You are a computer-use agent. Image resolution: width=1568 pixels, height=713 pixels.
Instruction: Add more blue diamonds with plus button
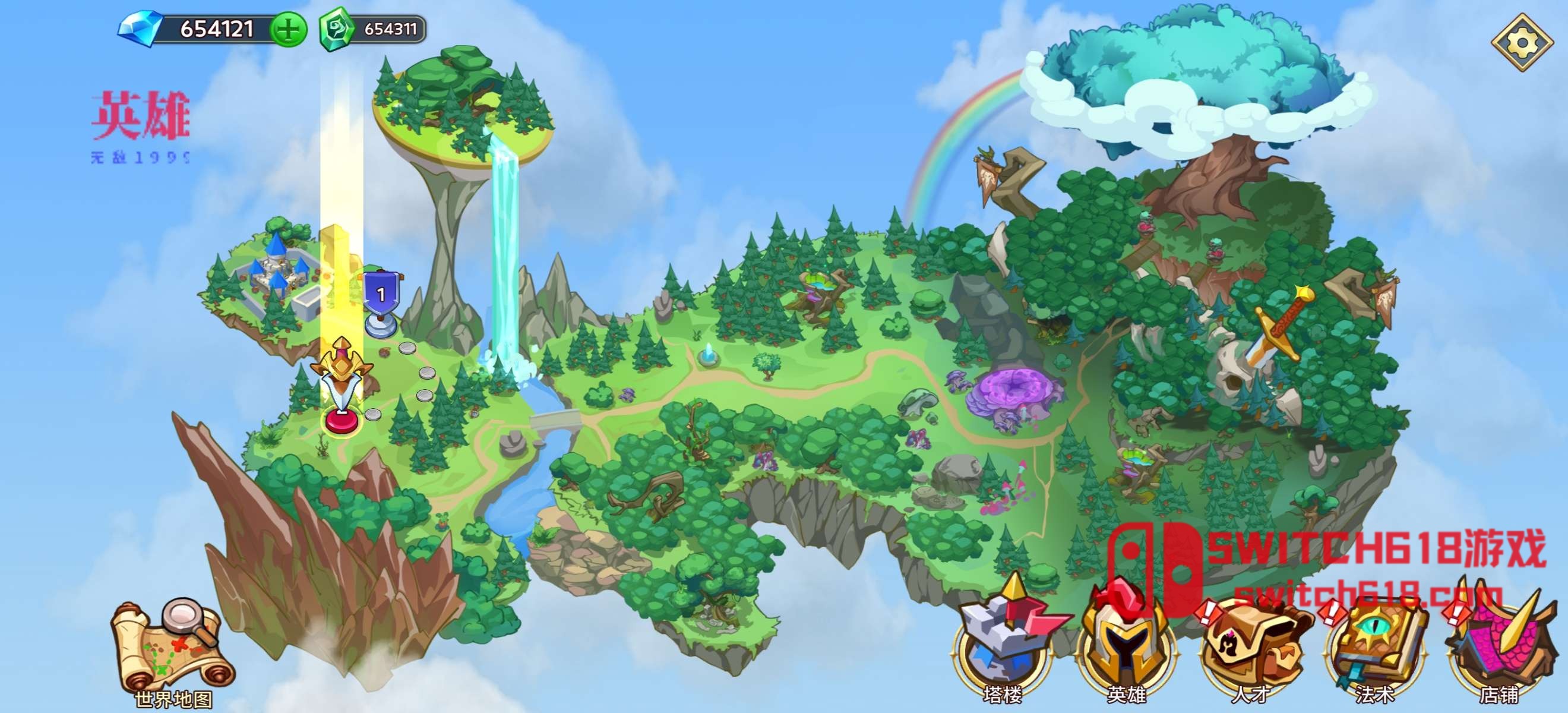(289, 29)
